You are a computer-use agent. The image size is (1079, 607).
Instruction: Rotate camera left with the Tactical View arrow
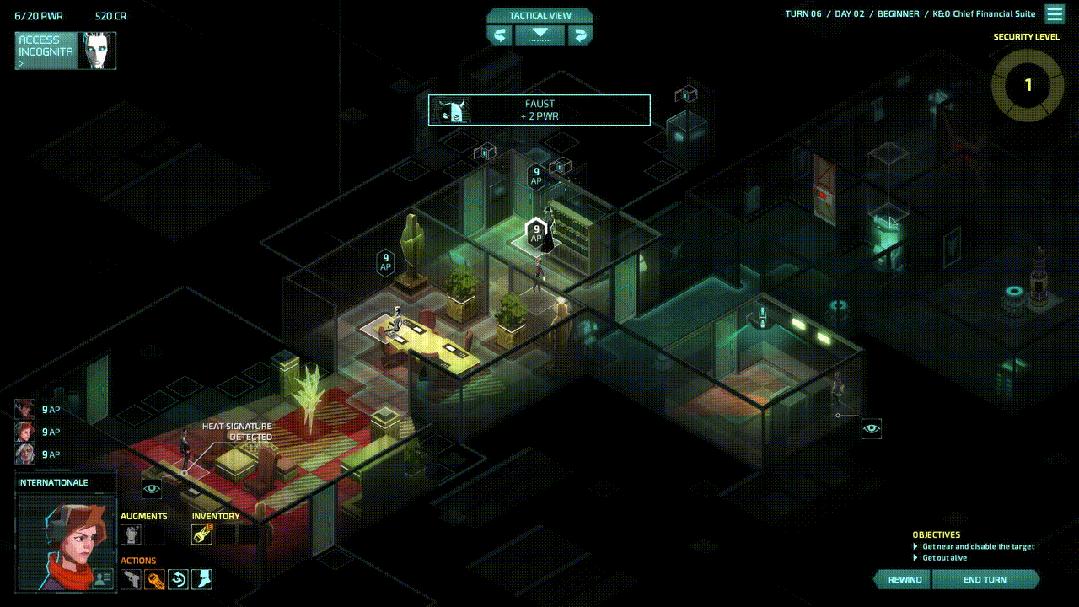tap(500, 35)
